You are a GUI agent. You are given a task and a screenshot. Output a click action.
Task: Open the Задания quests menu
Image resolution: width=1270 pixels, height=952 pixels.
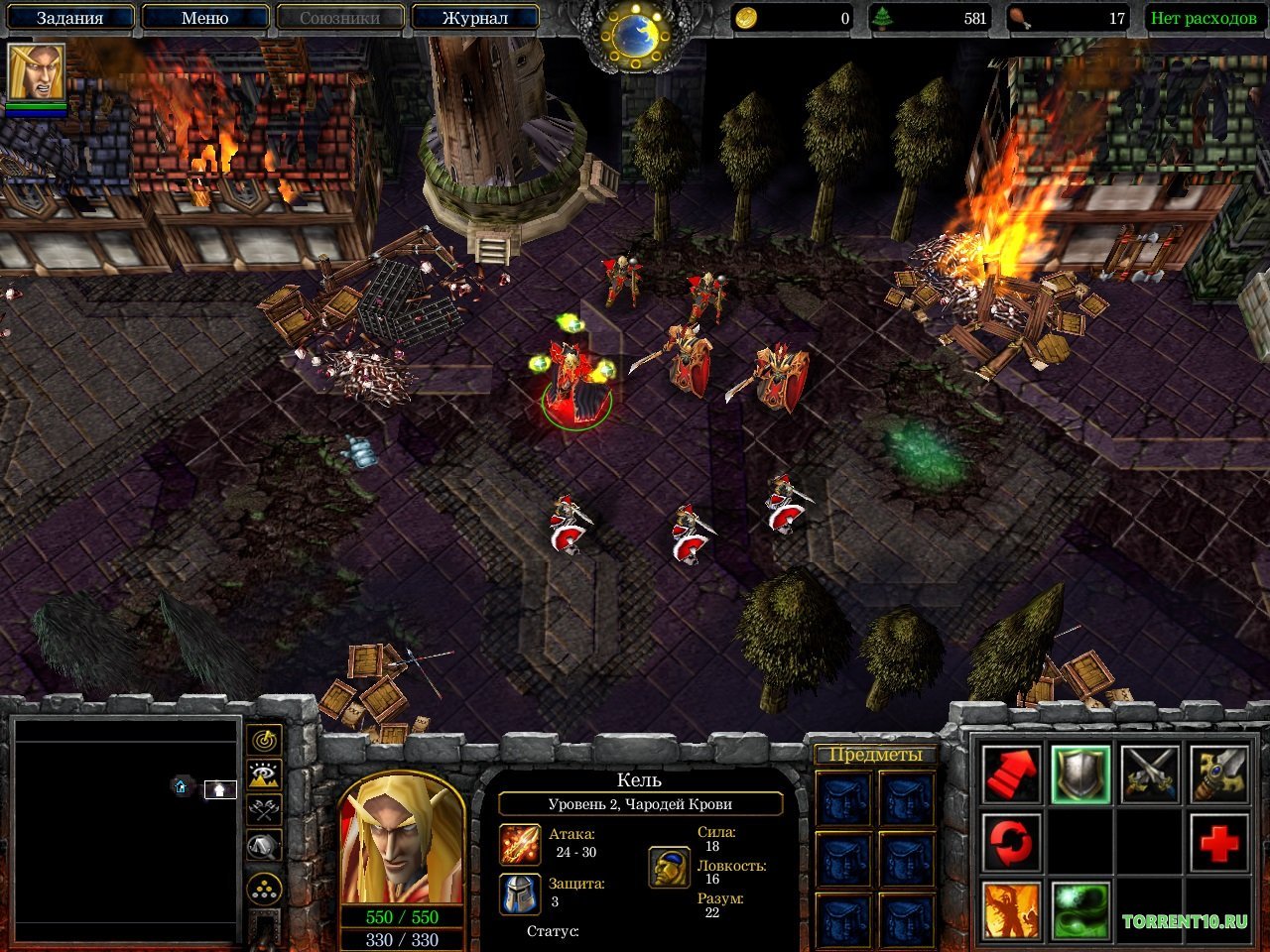point(69,18)
